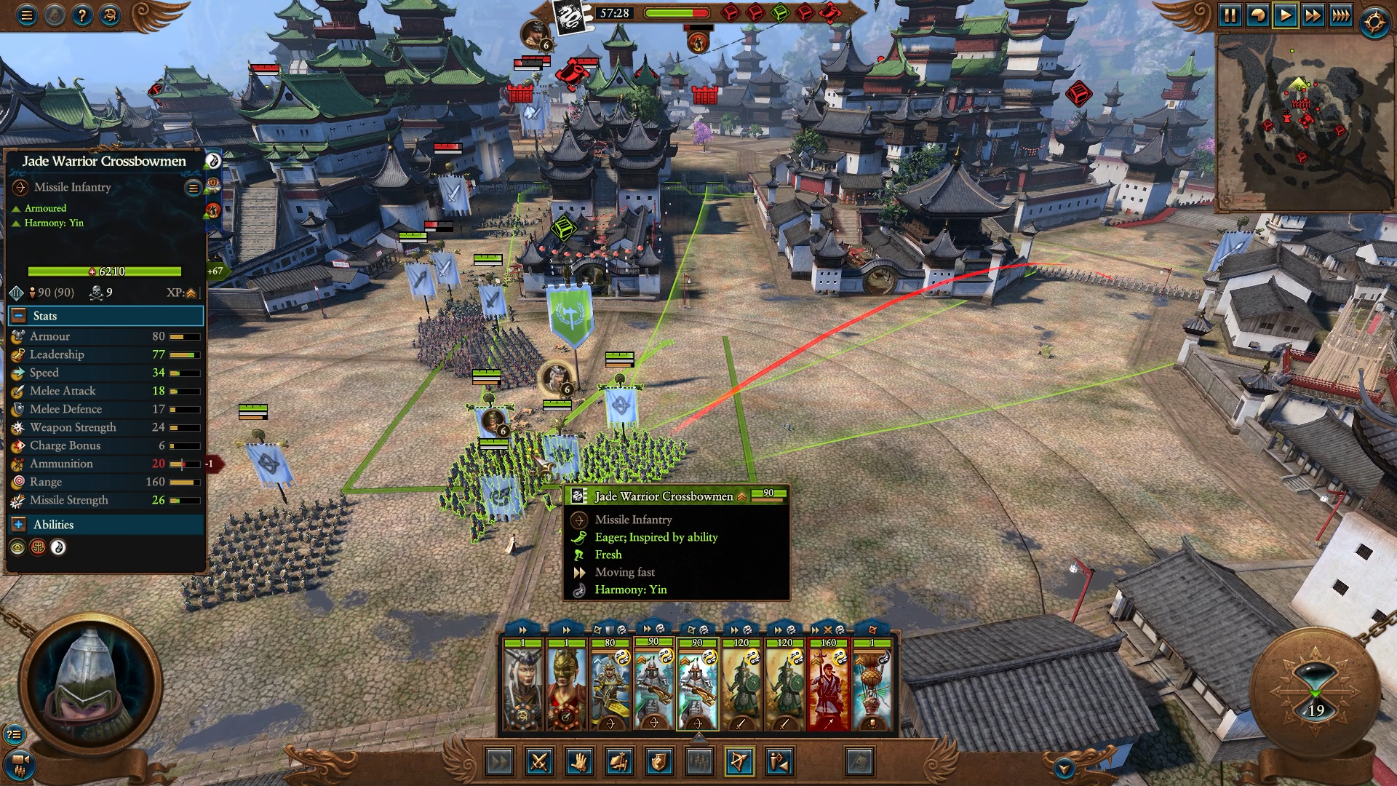Image resolution: width=1397 pixels, height=786 pixels.
Task: Toggle Fire at Will with the glowing bow icon
Action: tap(738, 761)
